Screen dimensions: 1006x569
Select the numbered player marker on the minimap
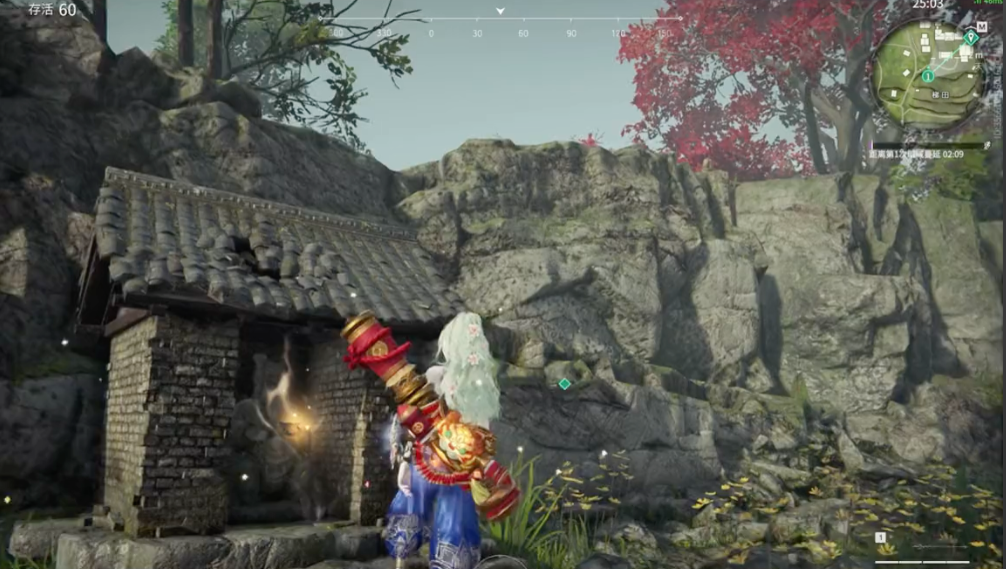[929, 76]
